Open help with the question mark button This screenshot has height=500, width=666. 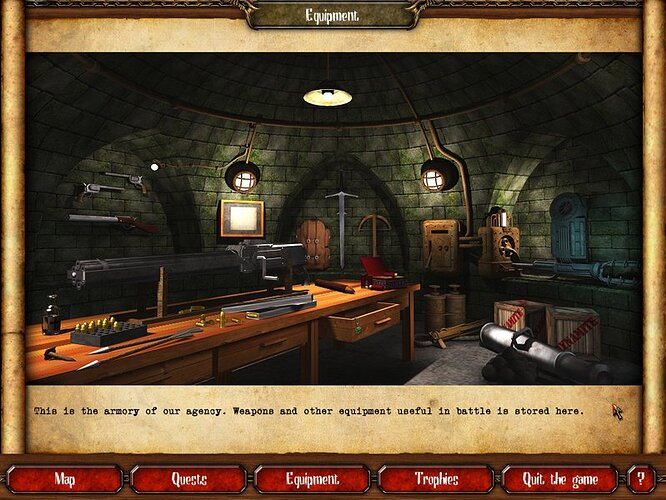[x=640, y=479]
